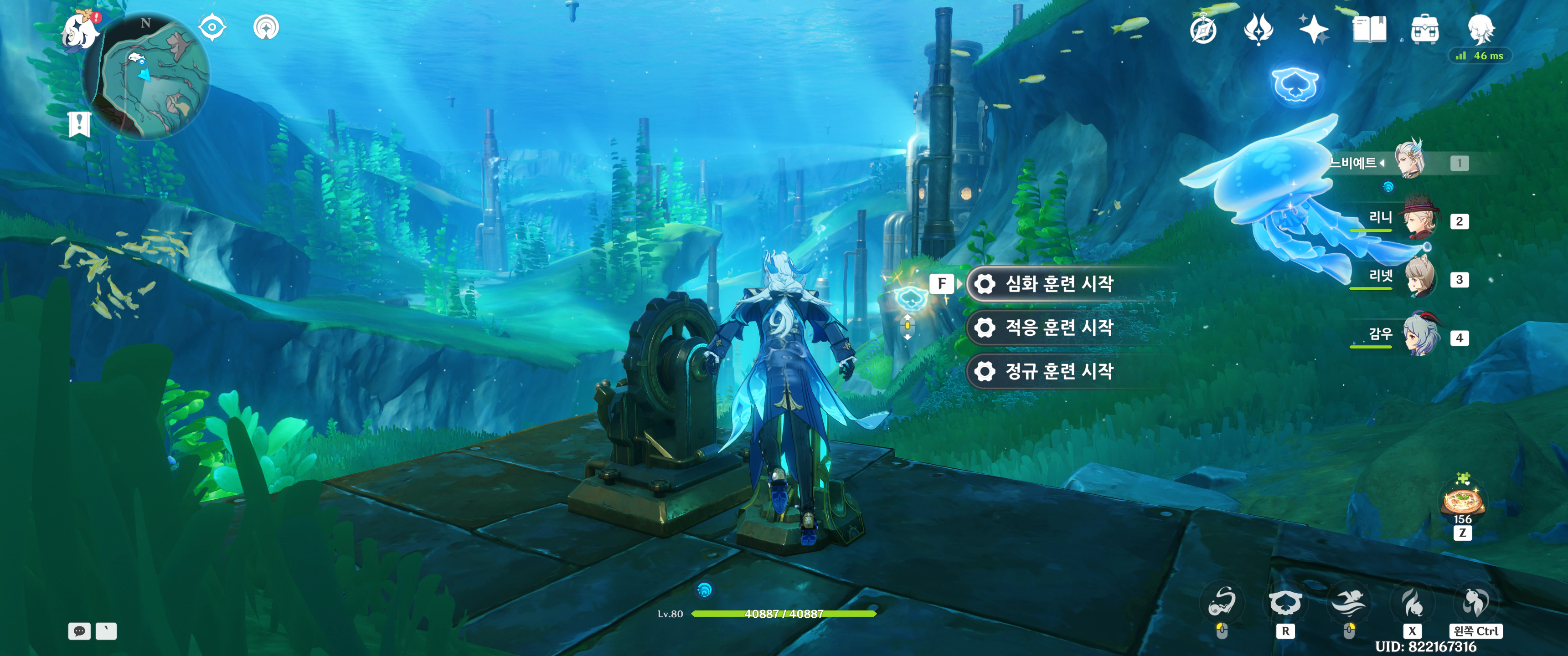The height and width of the screenshot is (656, 1568).
Task: Open the Wish four-point star icon
Action: 1313,29
